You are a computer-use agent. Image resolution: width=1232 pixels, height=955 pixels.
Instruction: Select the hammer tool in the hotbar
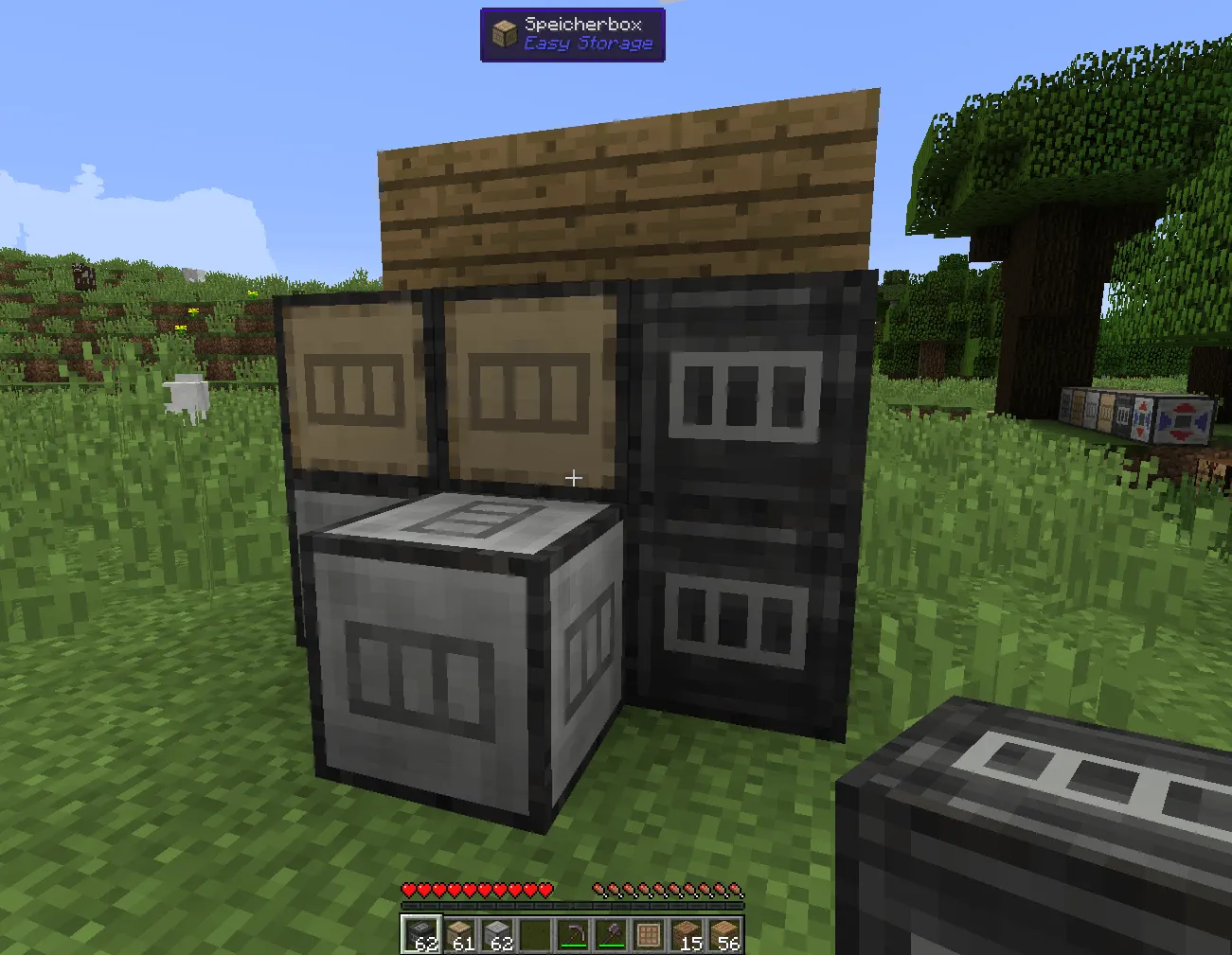pos(613,932)
